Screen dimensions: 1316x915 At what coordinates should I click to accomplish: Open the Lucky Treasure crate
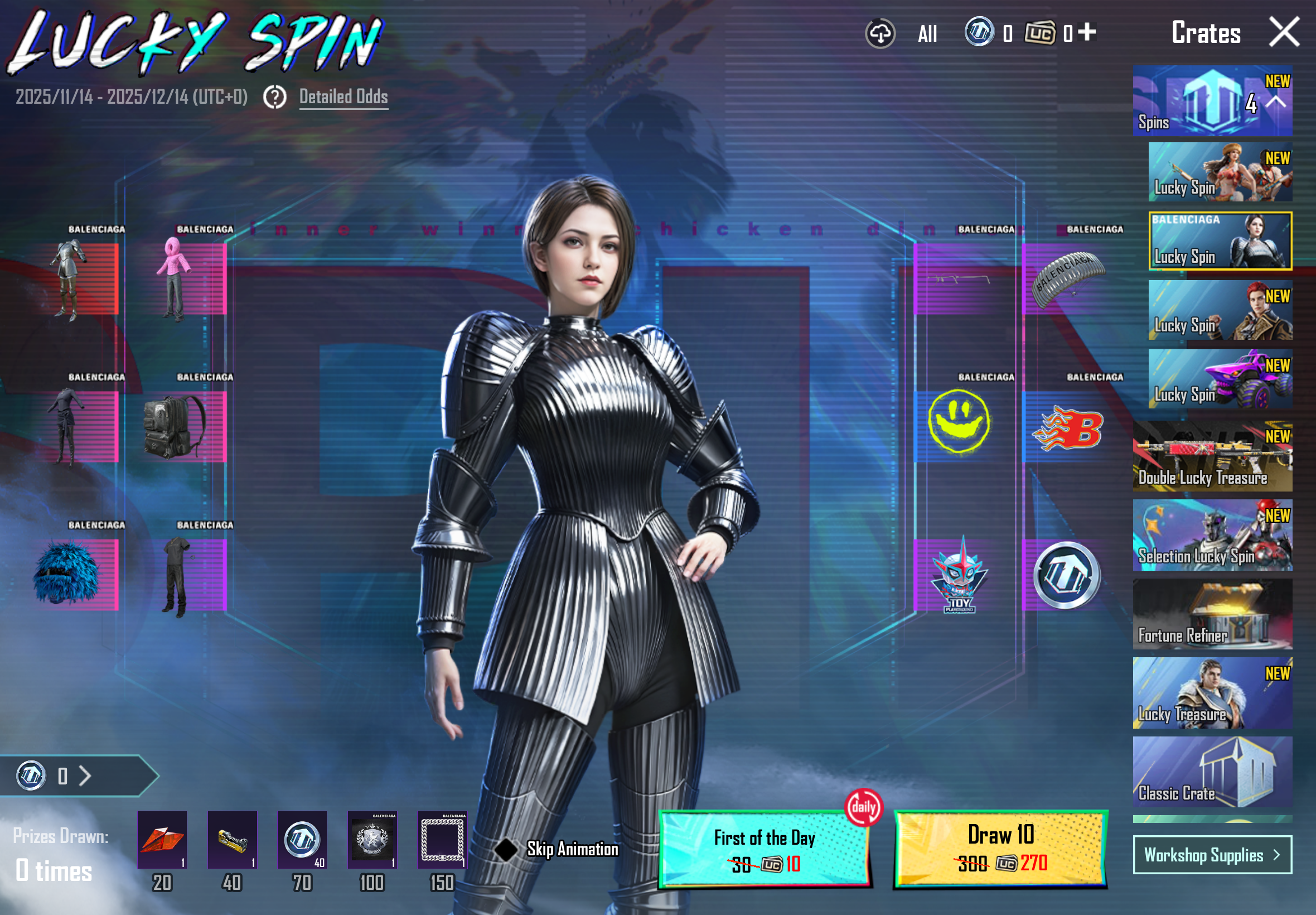tap(1212, 692)
